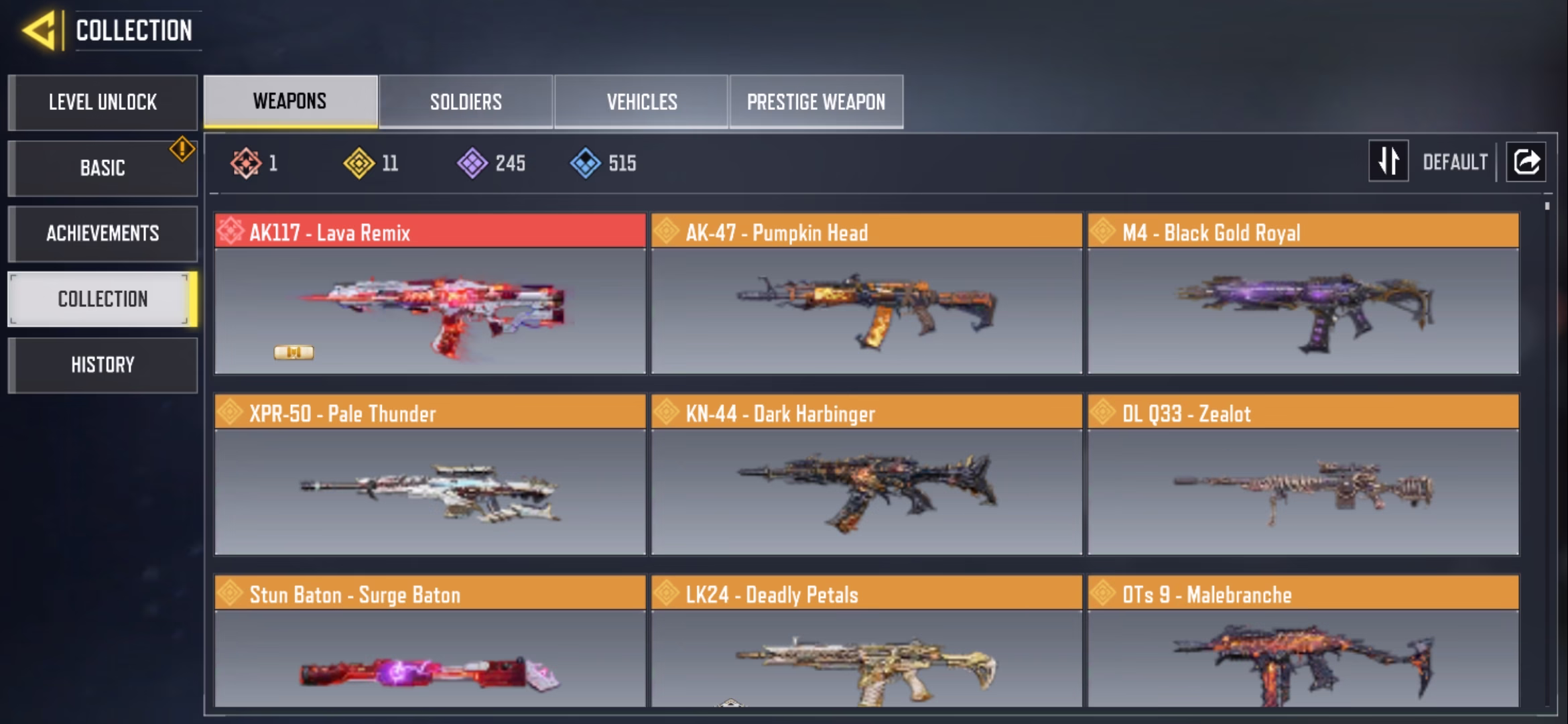The height and width of the screenshot is (724, 1568).
Task: Switch to the Soldiers tab
Action: click(x=466, y=101)
